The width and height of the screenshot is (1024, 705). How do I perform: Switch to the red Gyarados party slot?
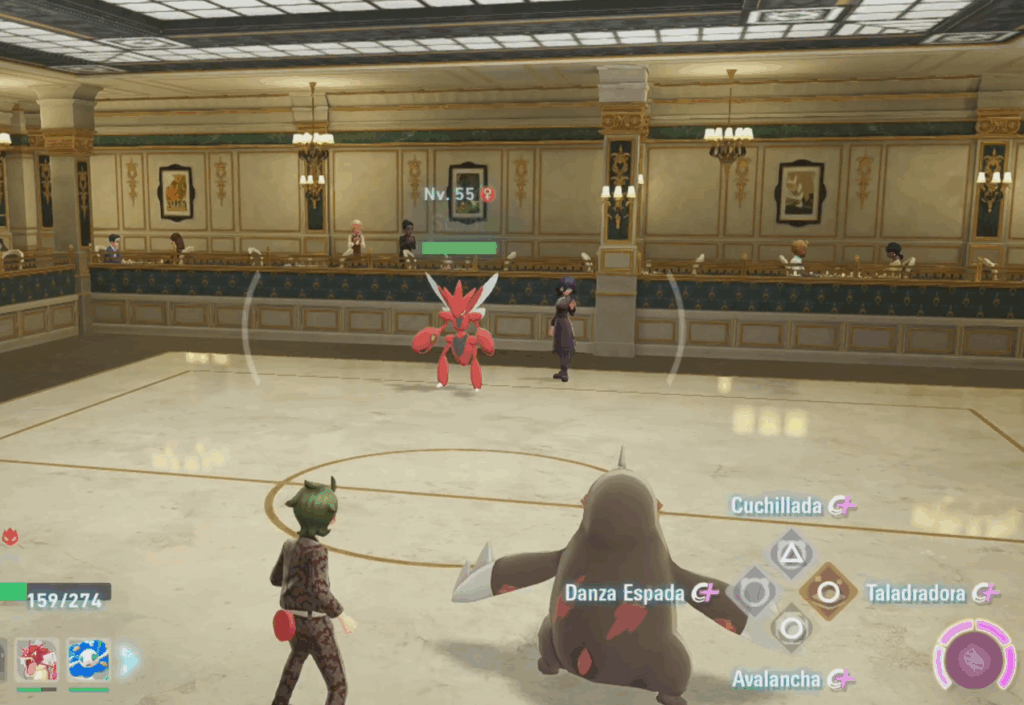[x=37, y=660]
